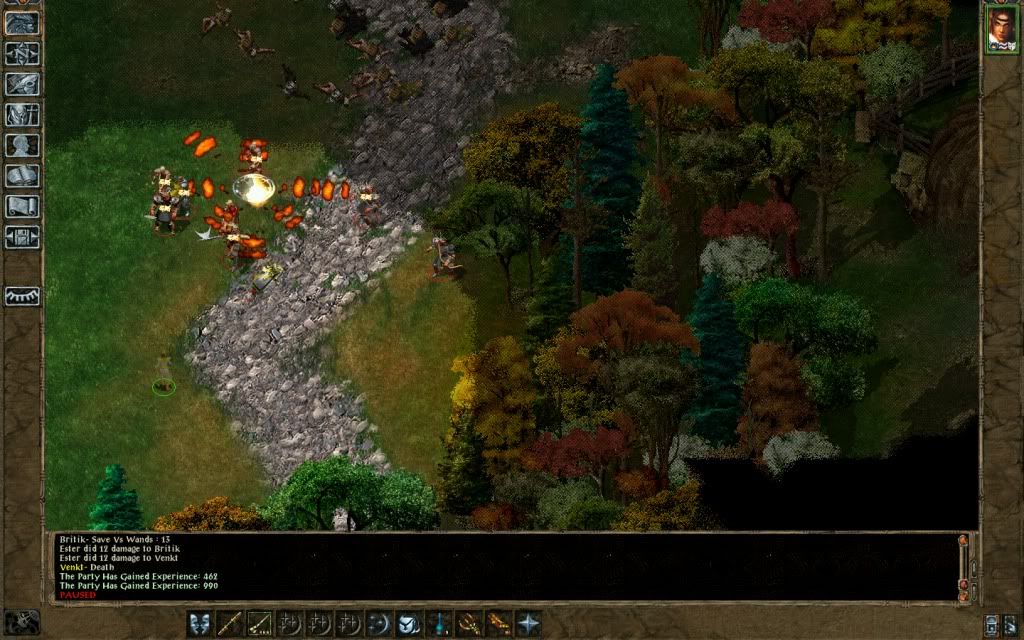Screen dimensions: 1024x640
Task: Equip the quarterstaff weapon slot
Action: coord(230,624)
